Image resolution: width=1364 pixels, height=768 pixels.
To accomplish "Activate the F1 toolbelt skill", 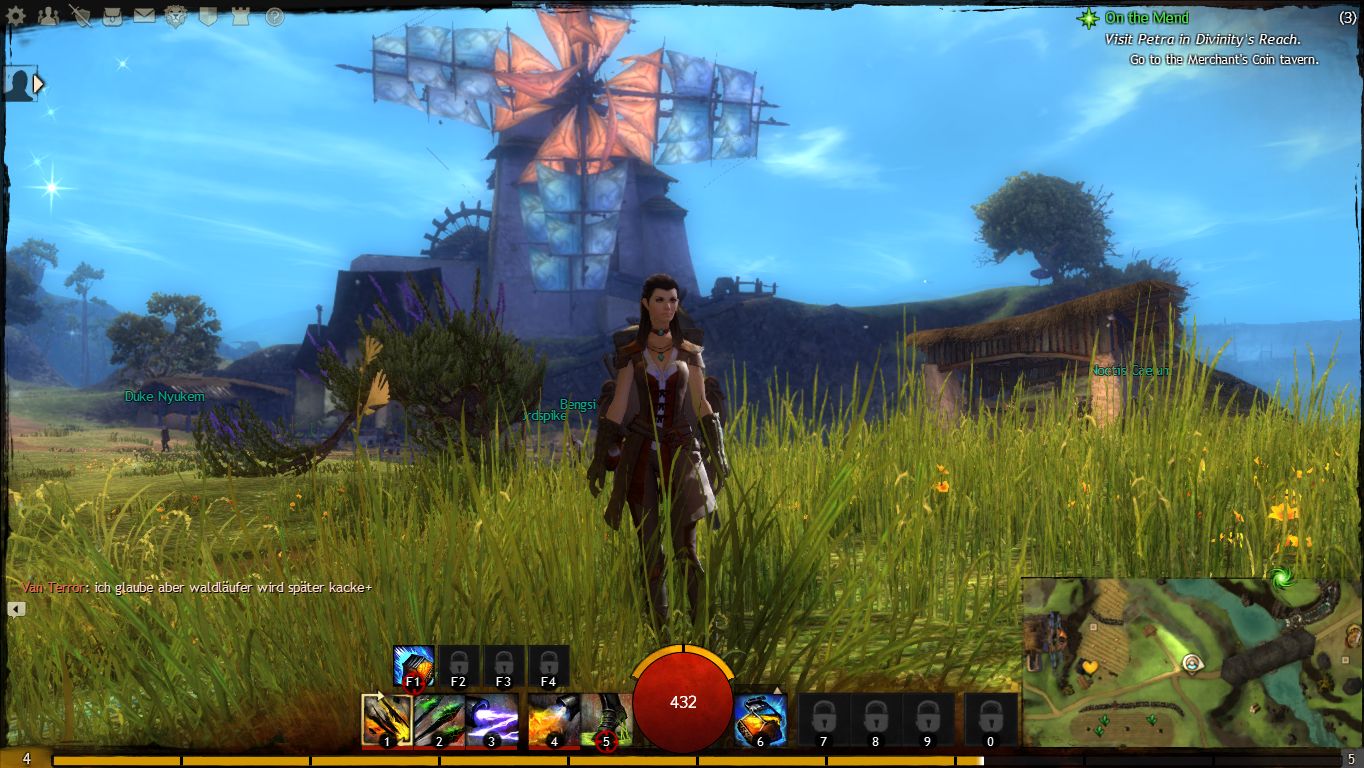I will (413, 666).
